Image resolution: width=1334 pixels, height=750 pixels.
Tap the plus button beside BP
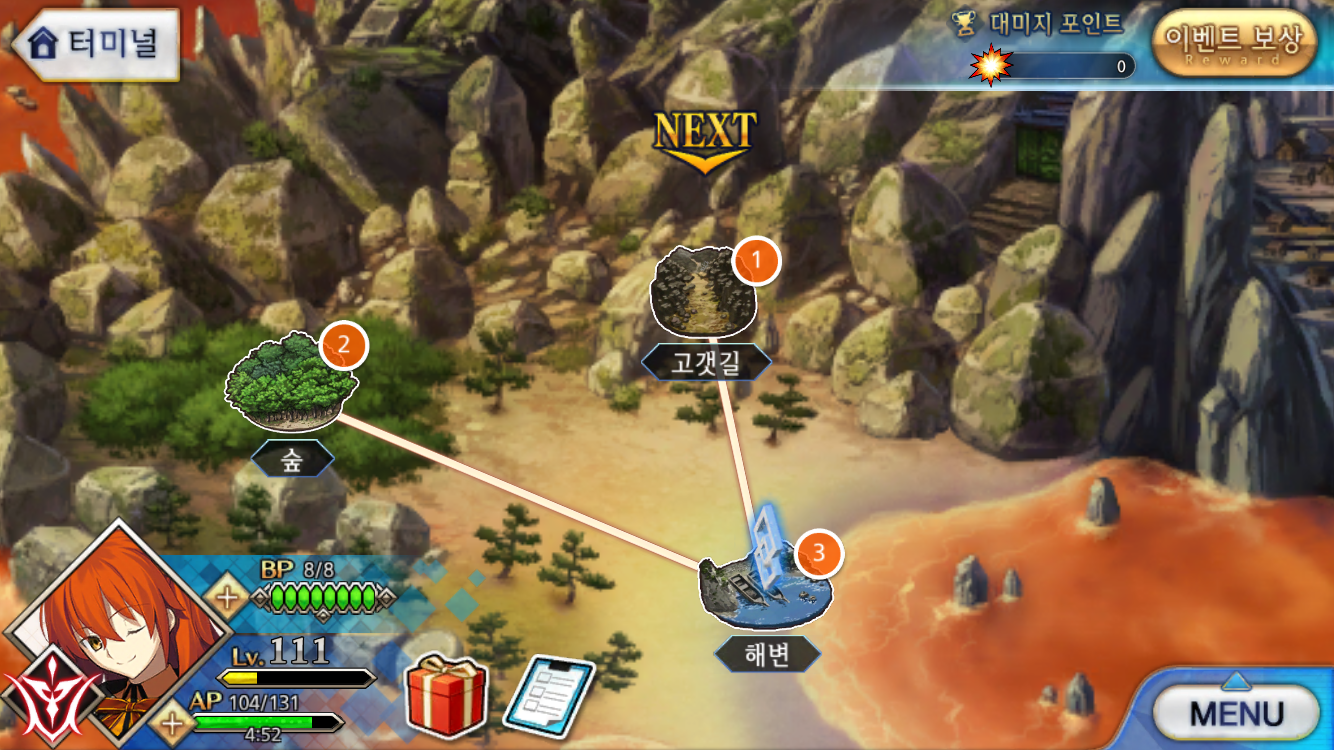pos(227,598)
